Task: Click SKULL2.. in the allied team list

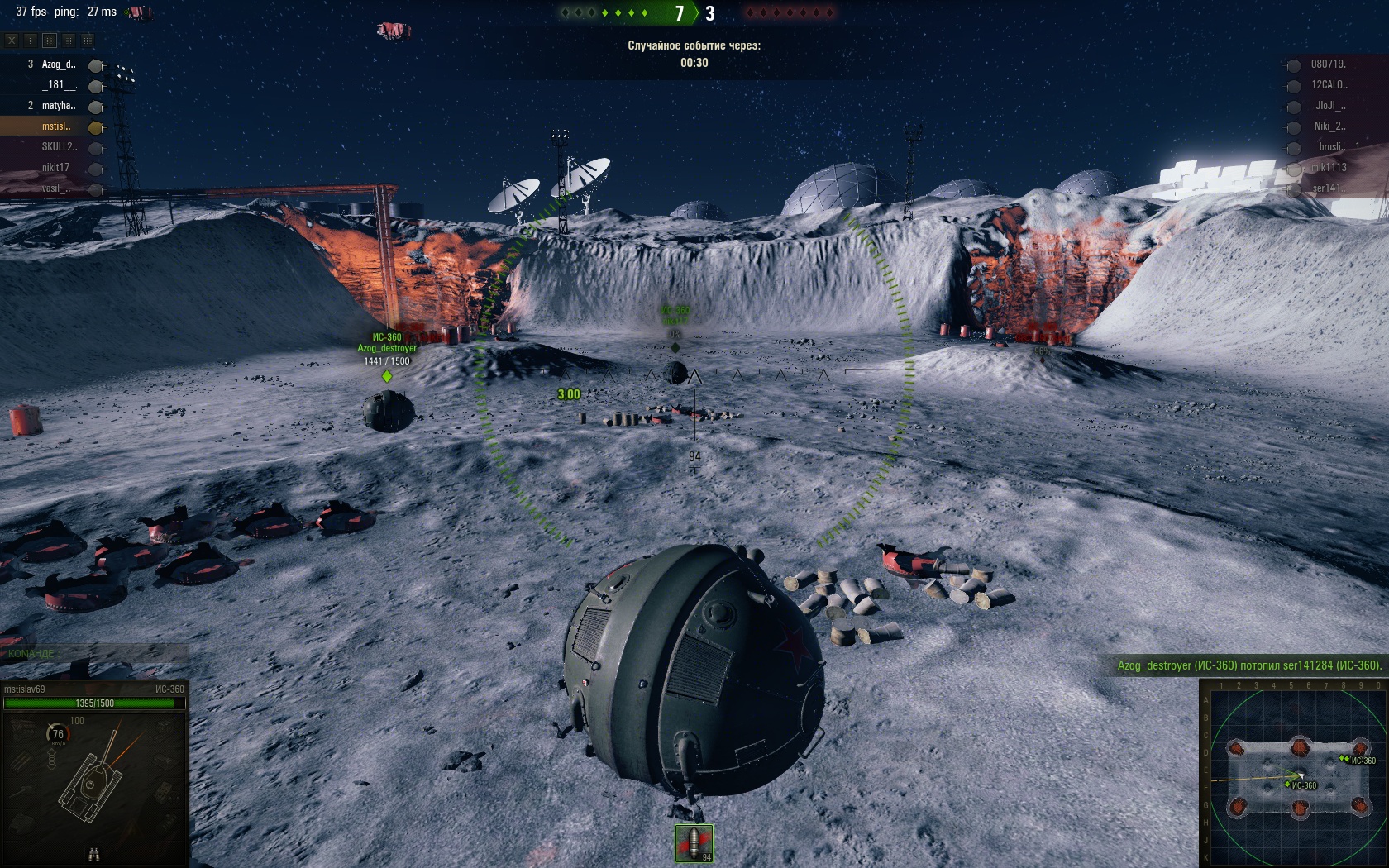Action: click(x=59, y=147)
